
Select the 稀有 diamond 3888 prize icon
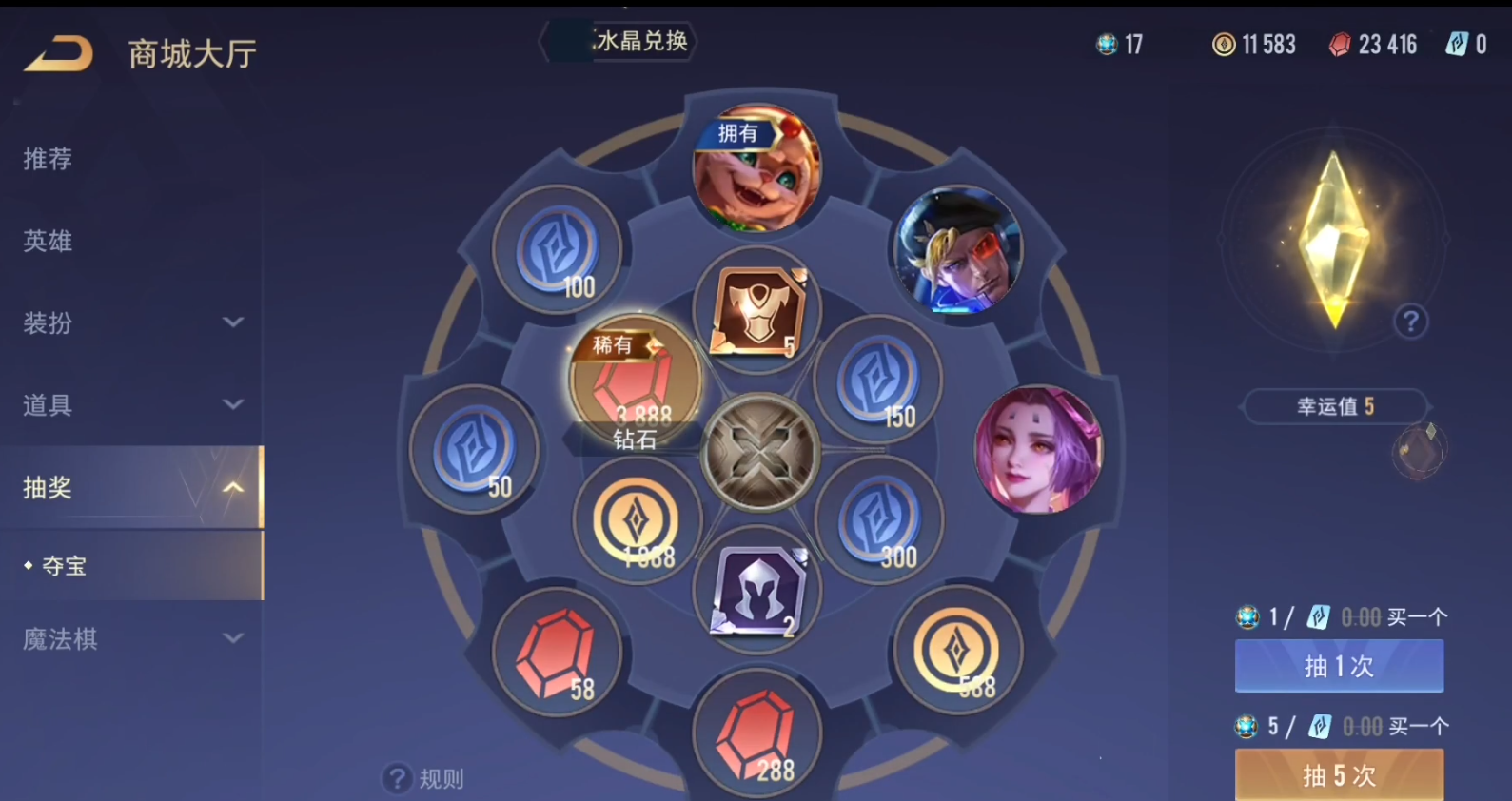(x=633, y=381)
